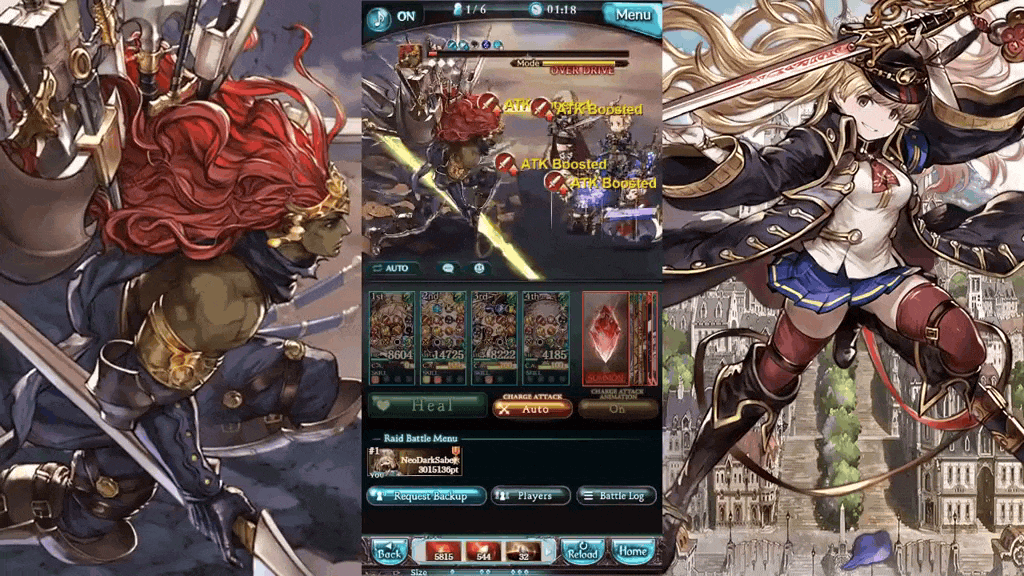Select the 4th party member card
Image resolution: width=1024 pixels, height=576 pixels.
coord(545,338)
